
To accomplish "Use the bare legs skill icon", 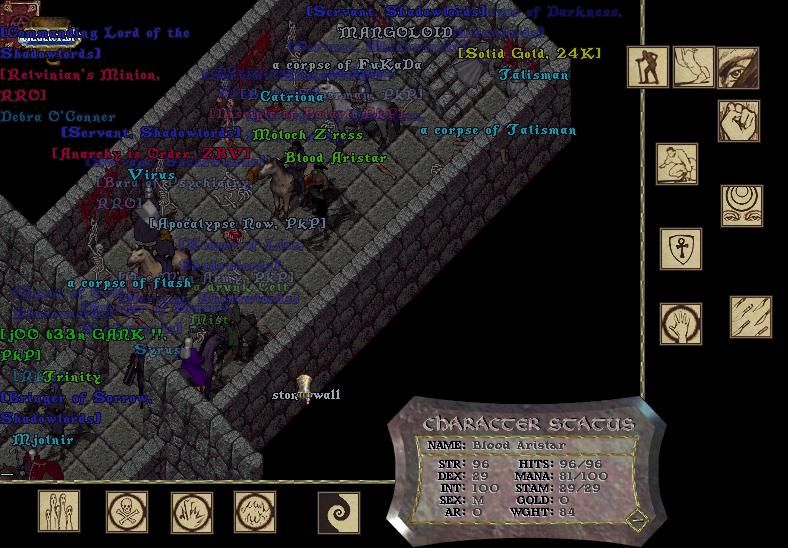I will point(693,67).
